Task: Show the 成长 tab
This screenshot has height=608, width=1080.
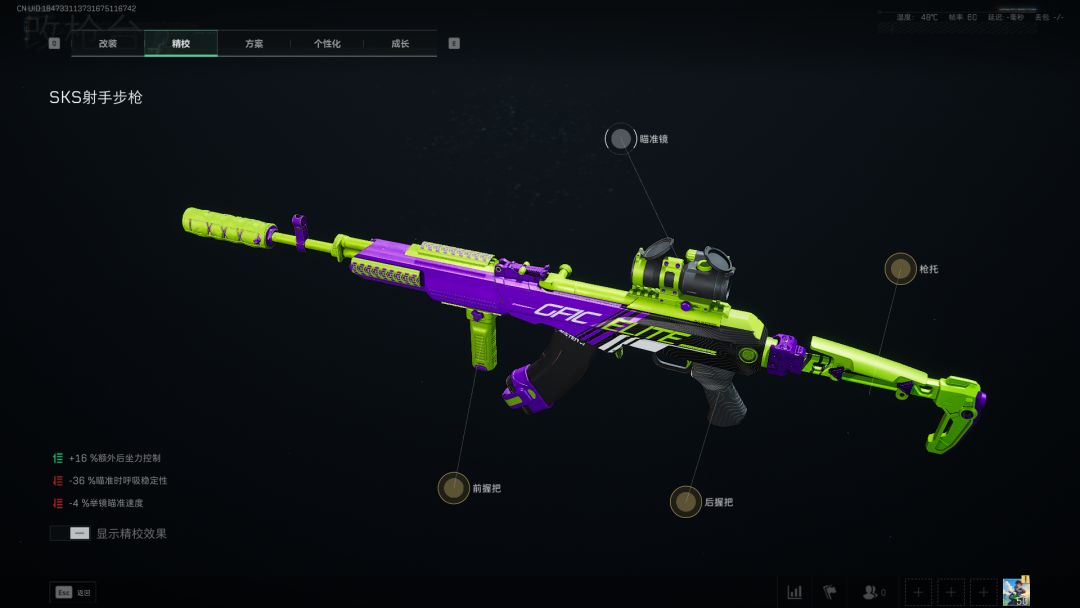Action: pyautogui.click(x=400, y=44)
